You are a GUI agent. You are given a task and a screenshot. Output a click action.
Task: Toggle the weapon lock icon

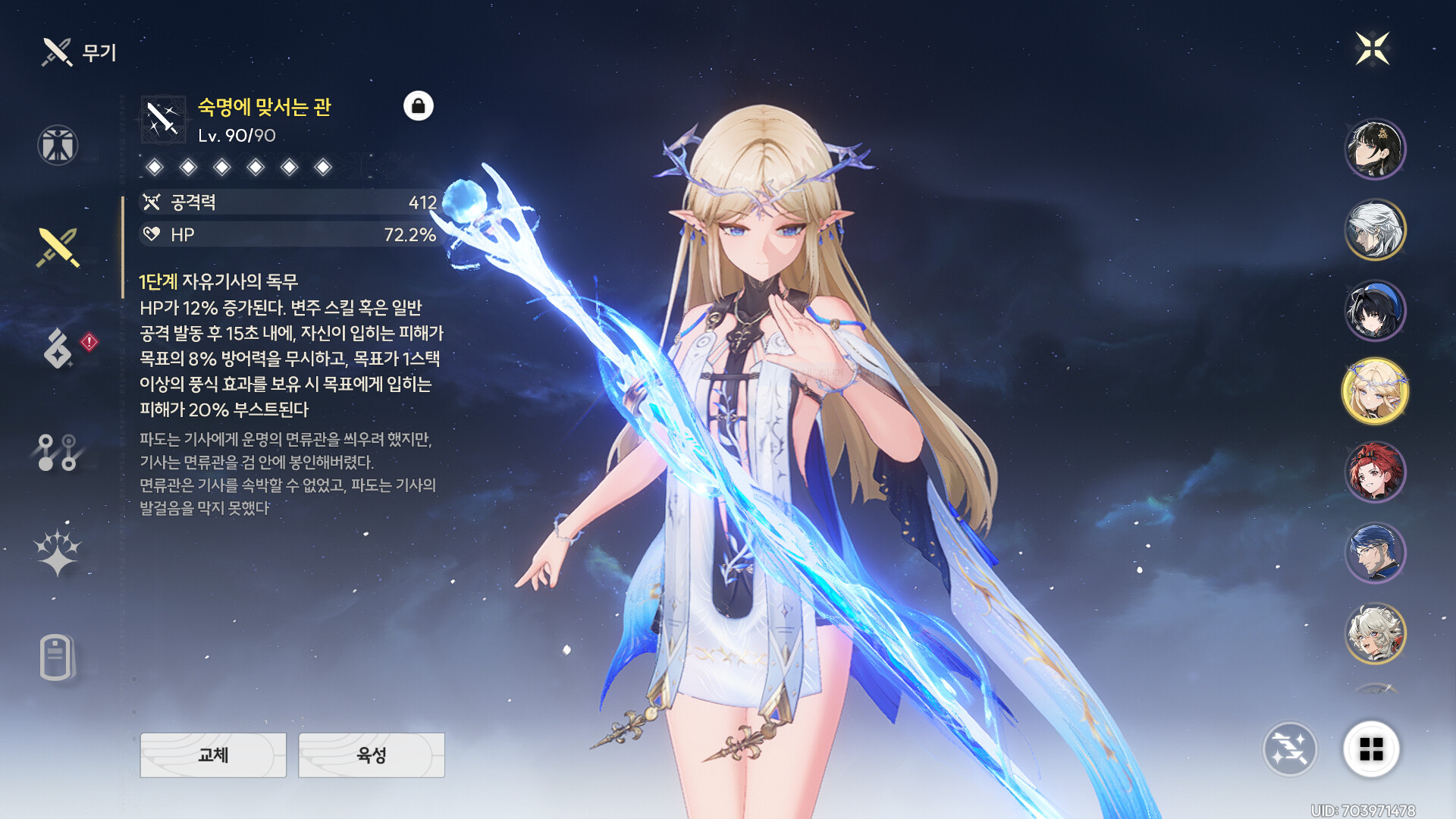(x=418, y=106)
